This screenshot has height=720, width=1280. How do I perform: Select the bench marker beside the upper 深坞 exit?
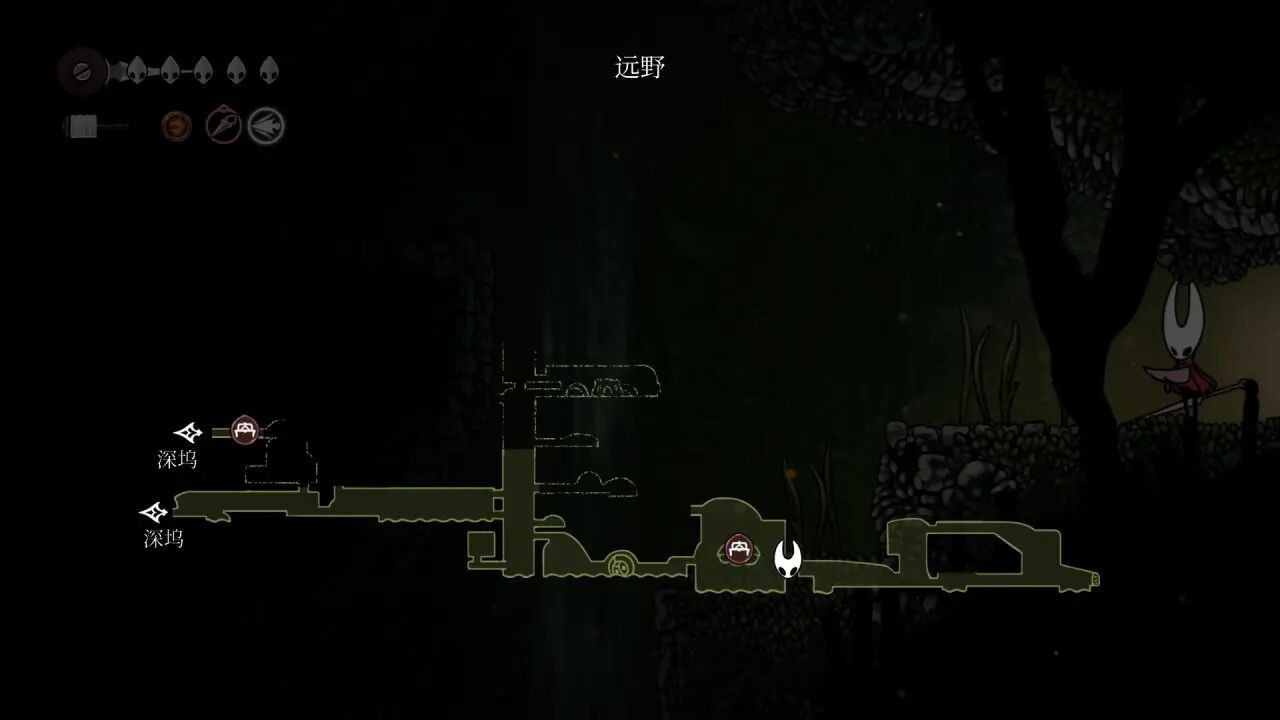pos(245,431)
